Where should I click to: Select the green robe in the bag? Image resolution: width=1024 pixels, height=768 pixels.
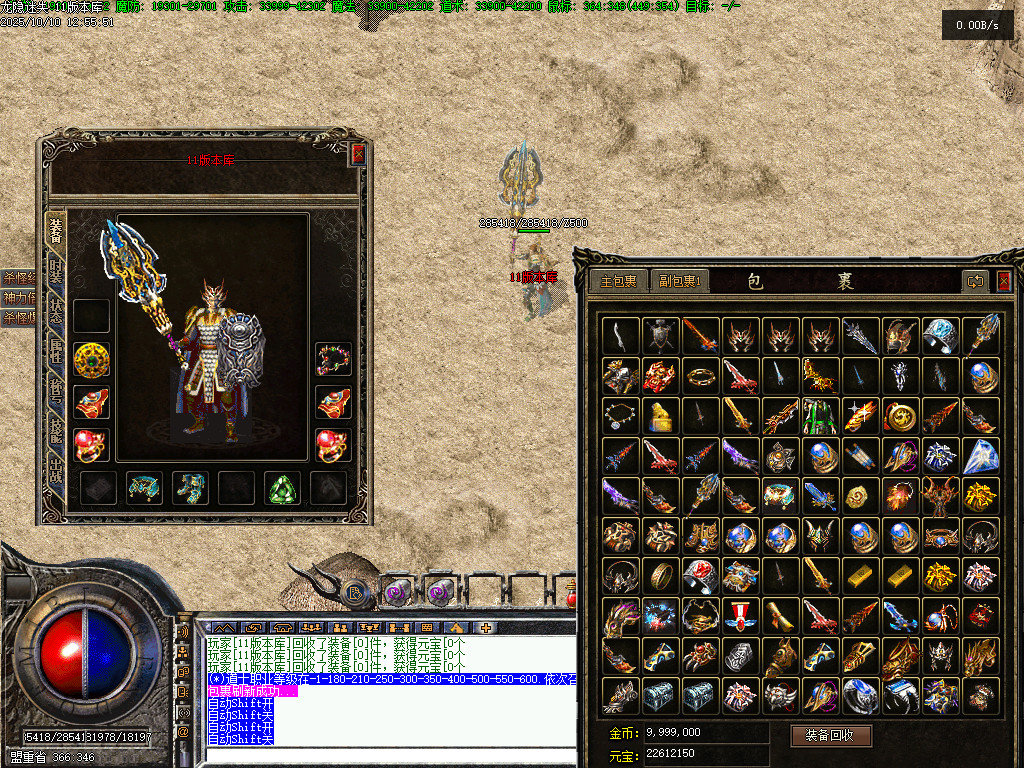click(x=820, y=416)
